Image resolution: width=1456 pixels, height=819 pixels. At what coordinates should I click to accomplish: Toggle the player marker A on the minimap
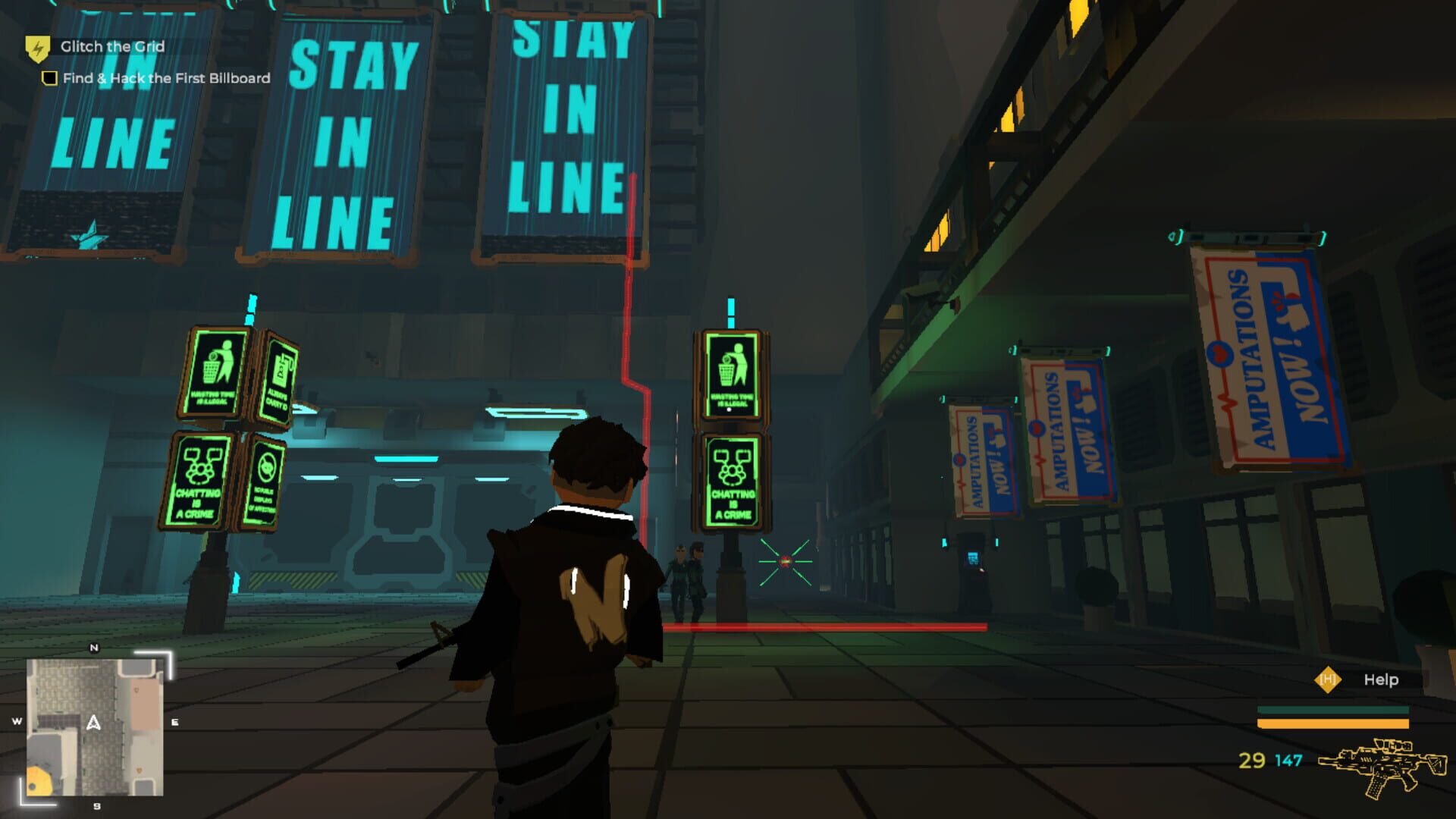94,723
